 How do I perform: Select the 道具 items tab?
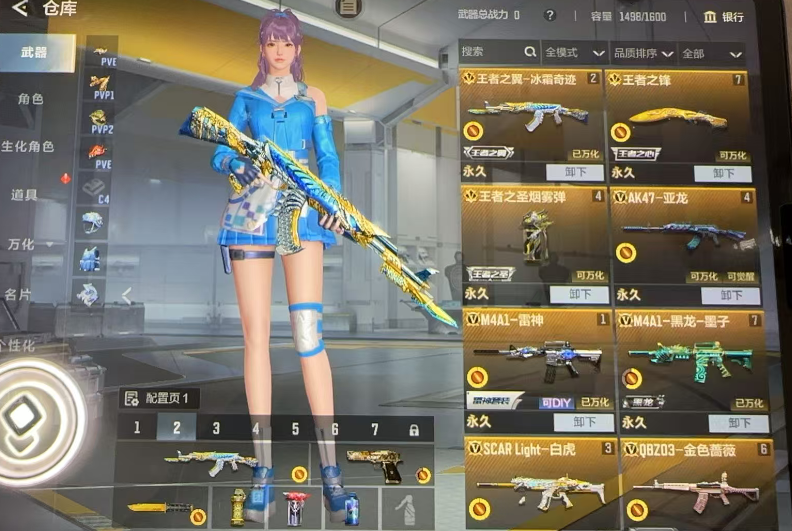25,193
